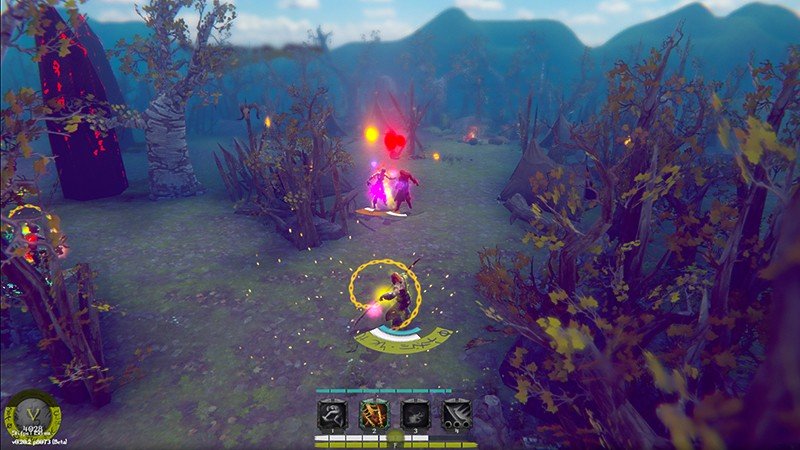Viewport: 800px width, 450px height.
Task: Trigger the triple blade slash ability
Action: [457, 415]
